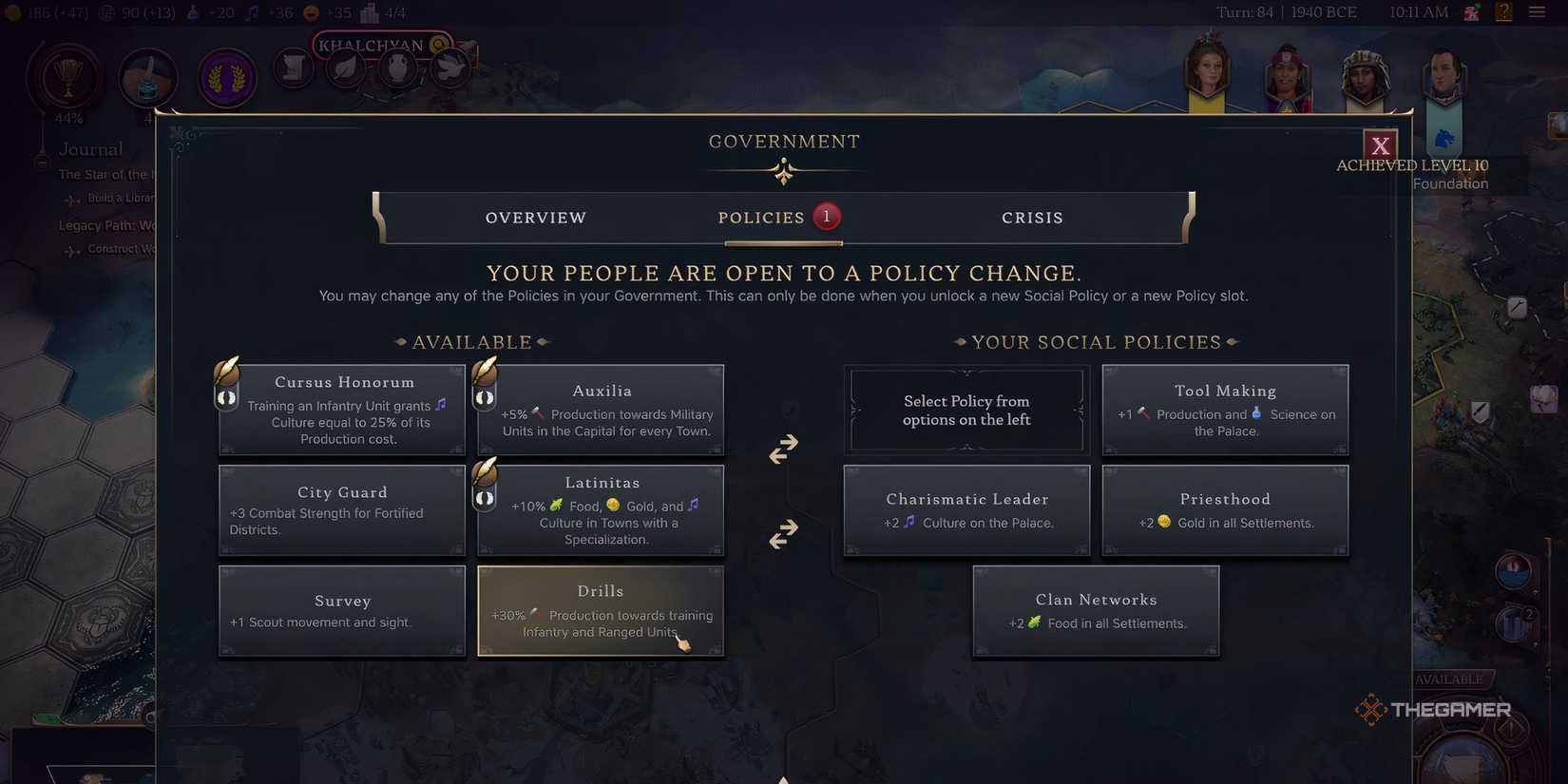Click the civics scroll icon near Khalchyan
Screen dimensions: 1568x784
point(293,67)
